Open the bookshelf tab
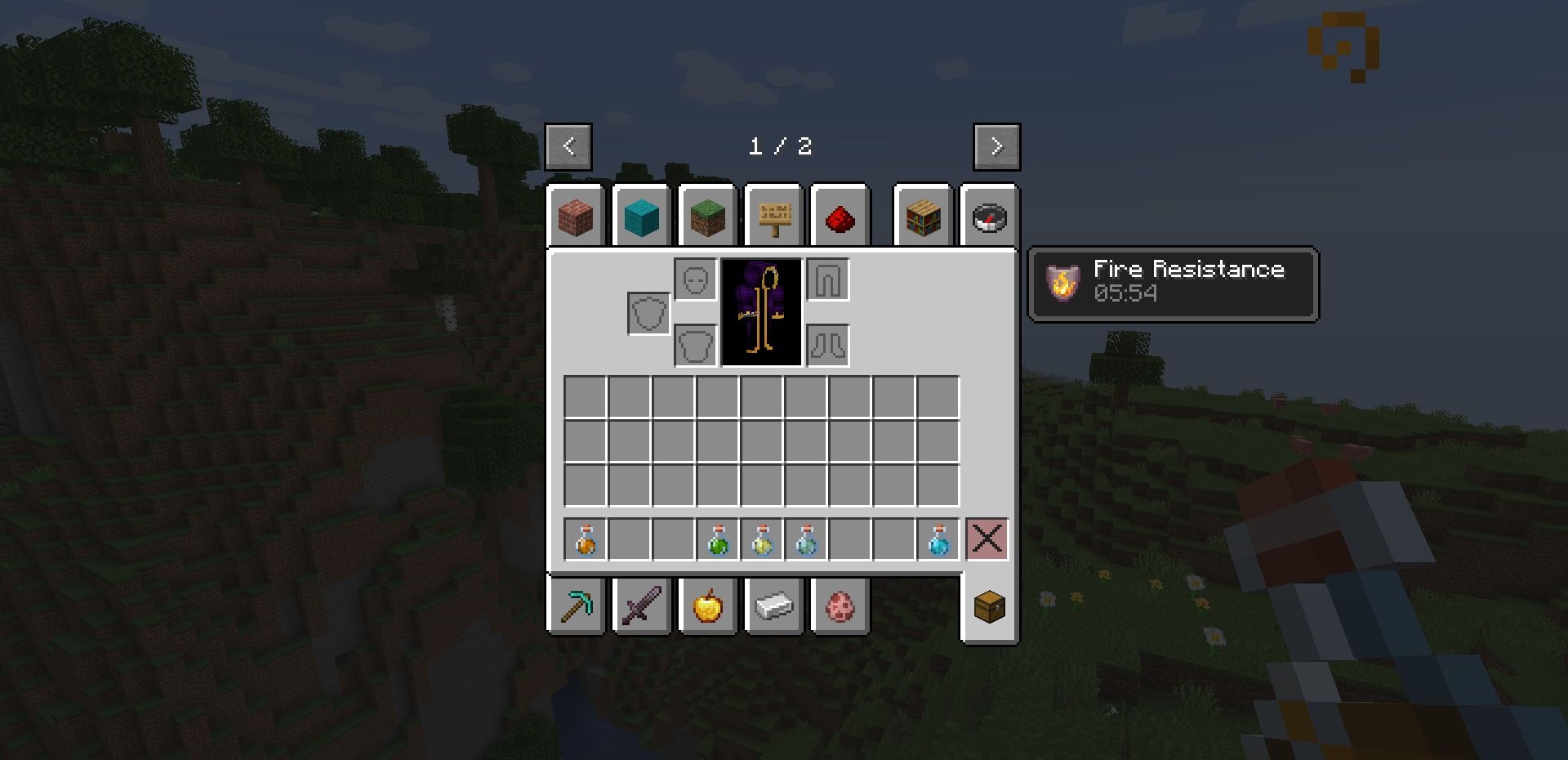 (x=924, y=217)
